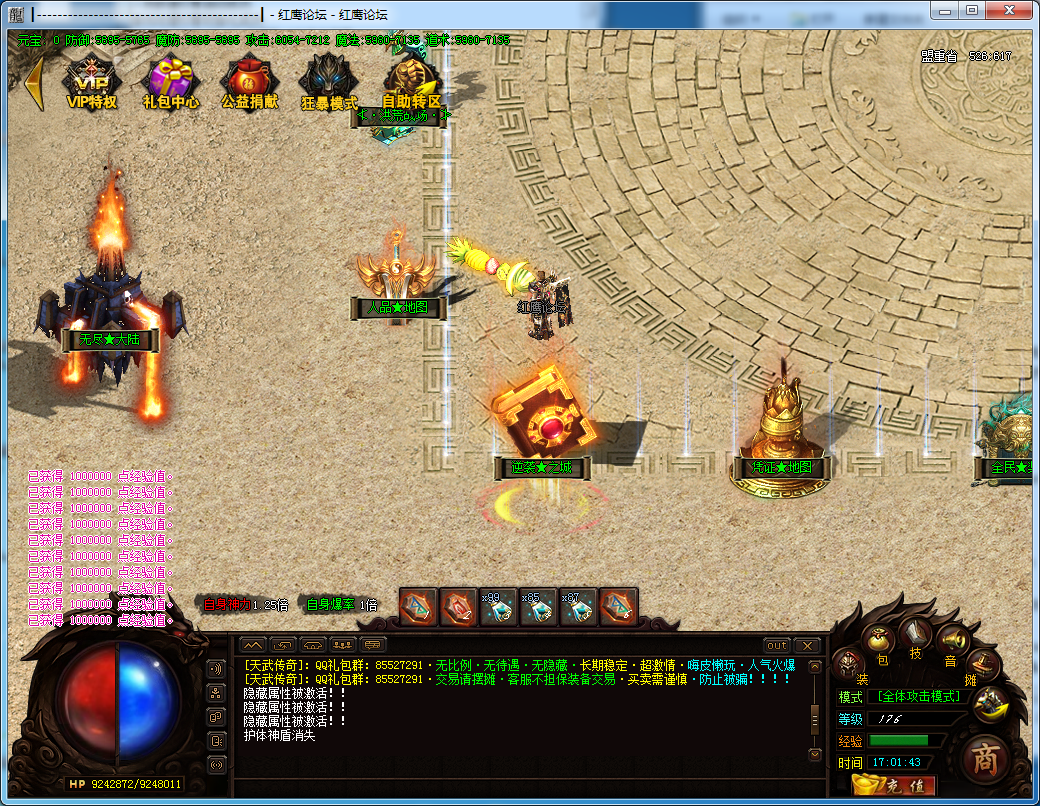Activate the 狂暴模式 berserk mode icon
Image resolution: width=1040 pixels, height=806 pixels.
pyautogui.click(x=329, y=79)
